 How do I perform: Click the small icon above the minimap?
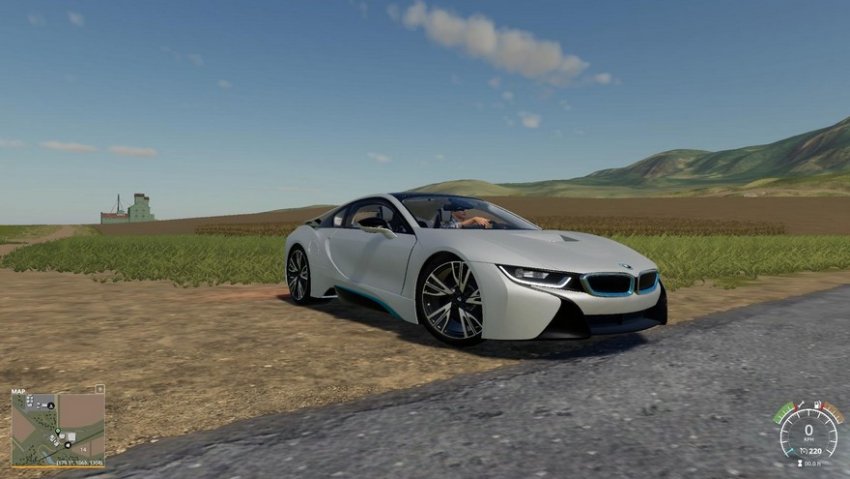[x=99, y=389]
